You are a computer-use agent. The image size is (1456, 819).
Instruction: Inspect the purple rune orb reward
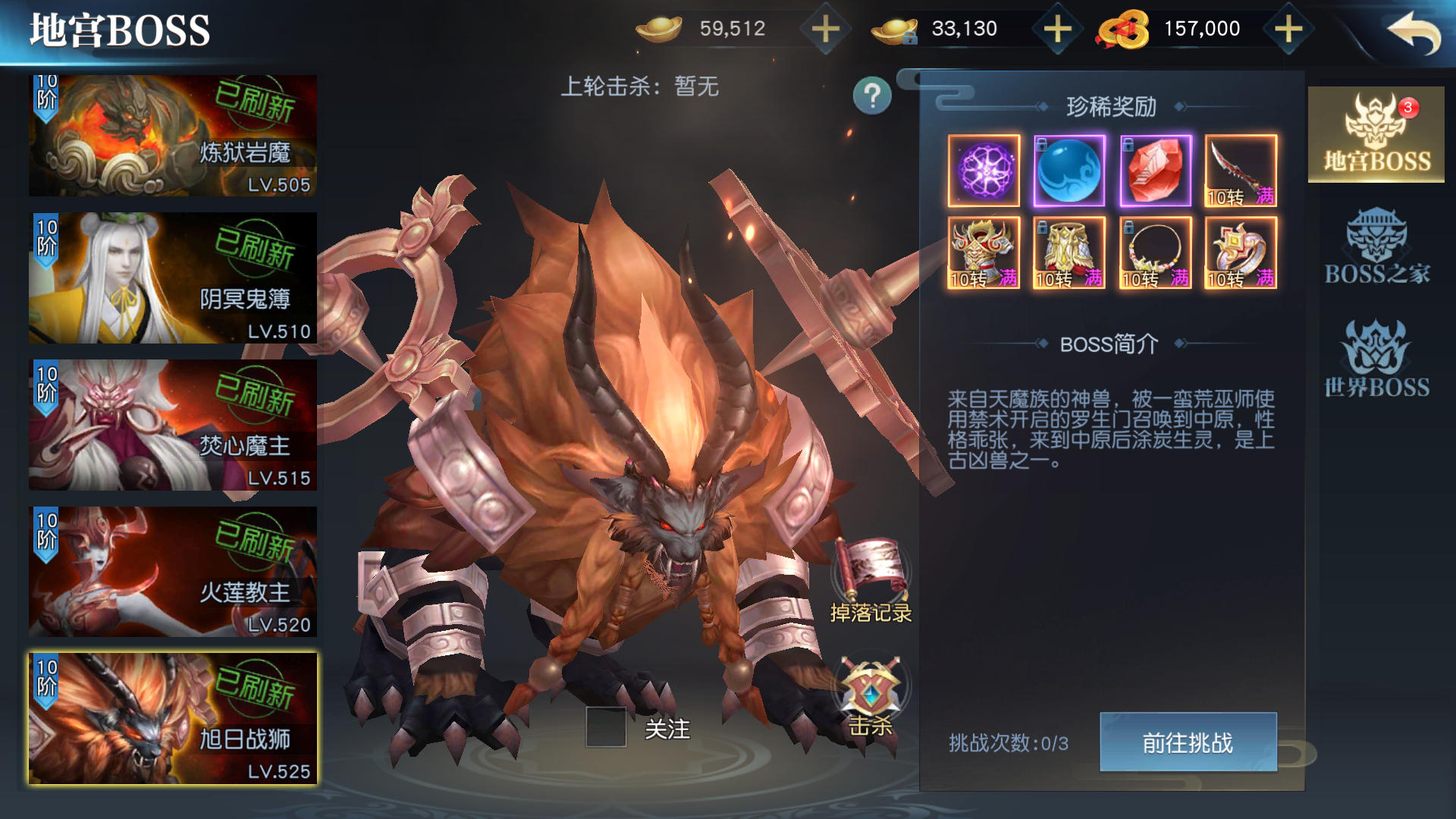click(984, 171)
